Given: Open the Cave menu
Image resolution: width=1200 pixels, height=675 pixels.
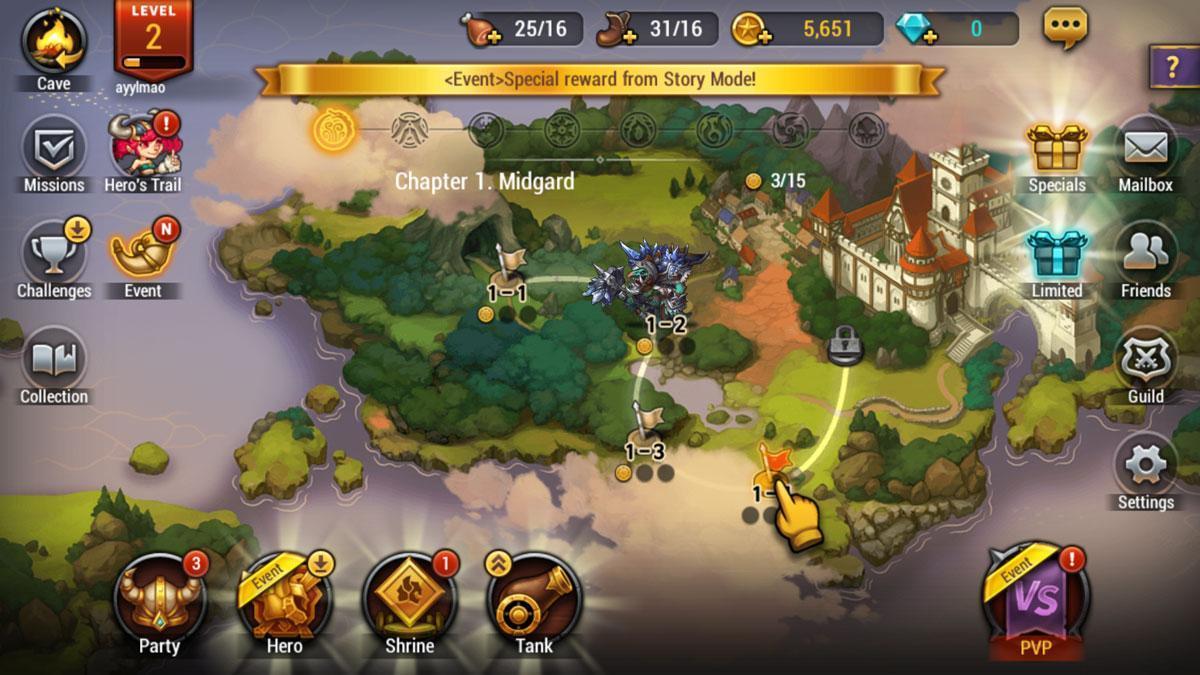Looking at the screenshot, I should click(54, 42).
